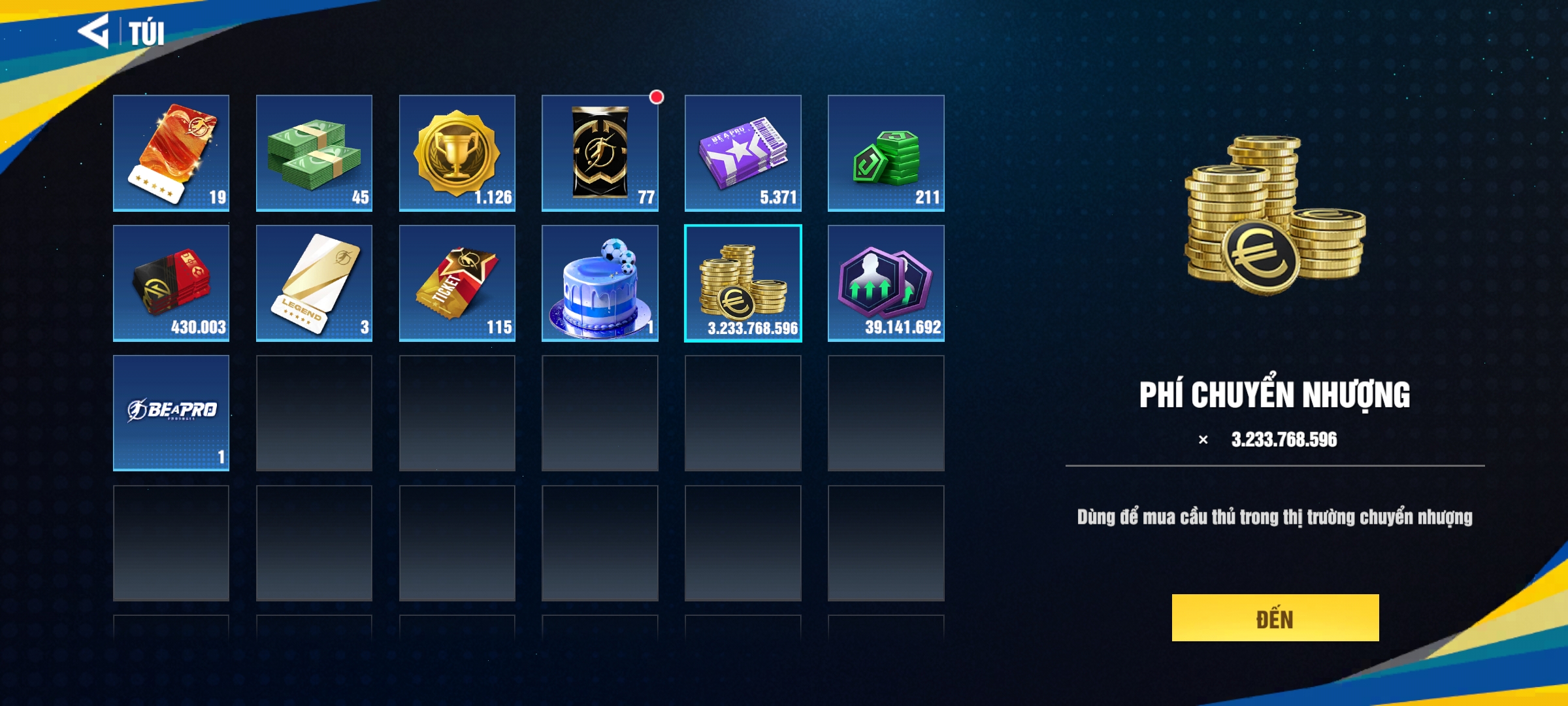
Task: Choose the red and black packs item
Action: (x=171, y=283)
